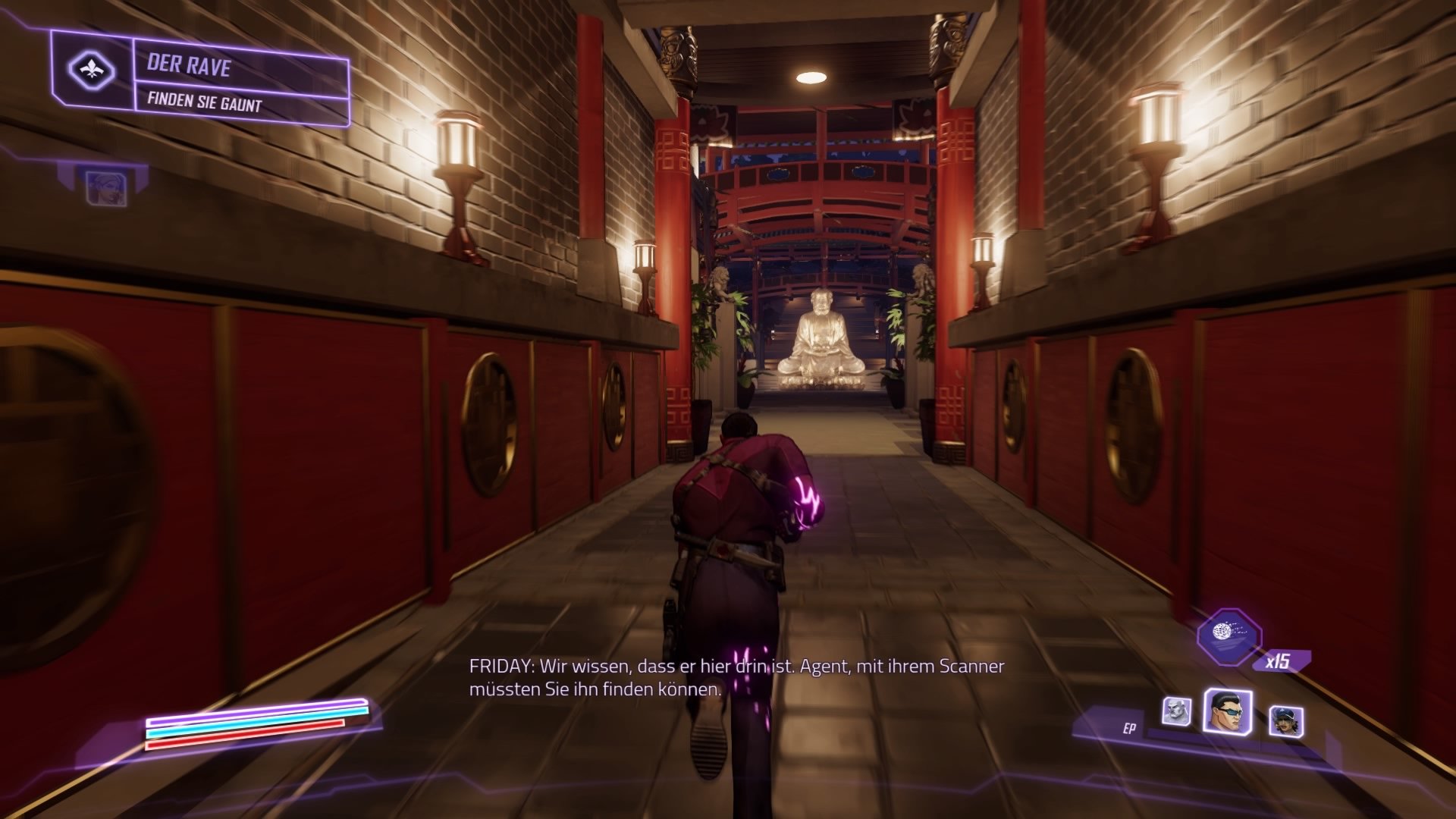
Task: Click the Friday speaker portrait below mission tracker
Action: (107, 189)
